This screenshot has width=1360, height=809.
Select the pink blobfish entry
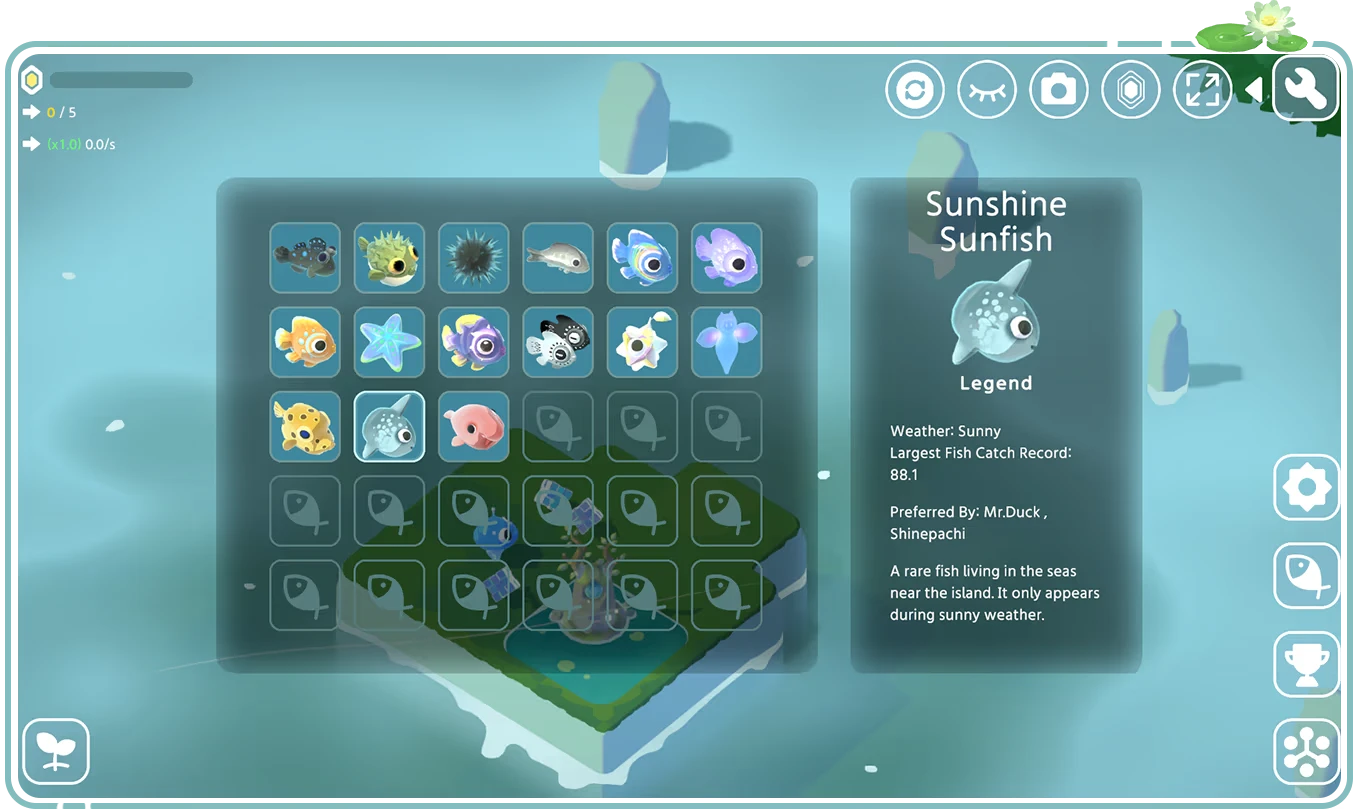click(473, 426)
